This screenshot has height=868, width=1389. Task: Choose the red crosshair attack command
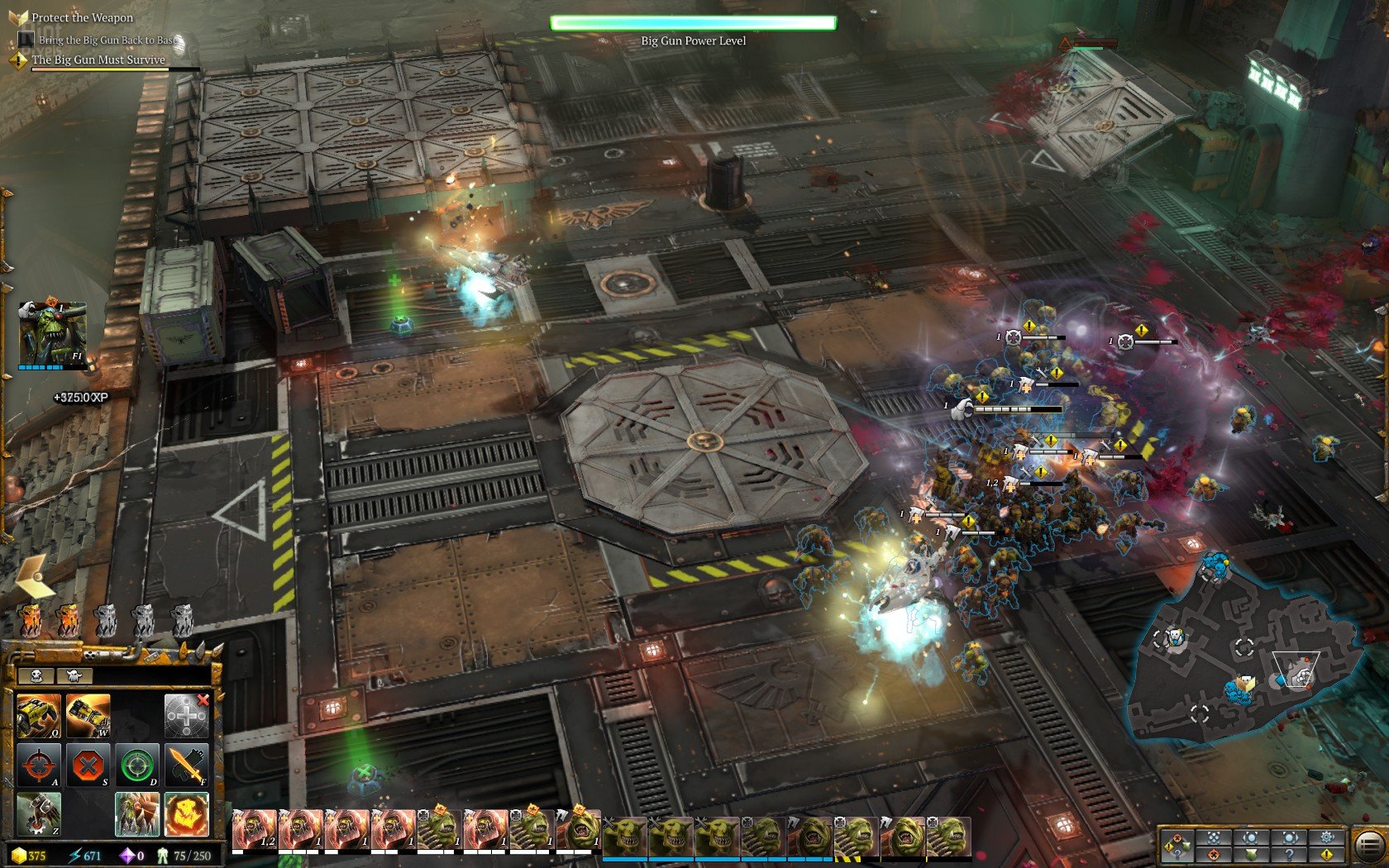pos(38,765)
